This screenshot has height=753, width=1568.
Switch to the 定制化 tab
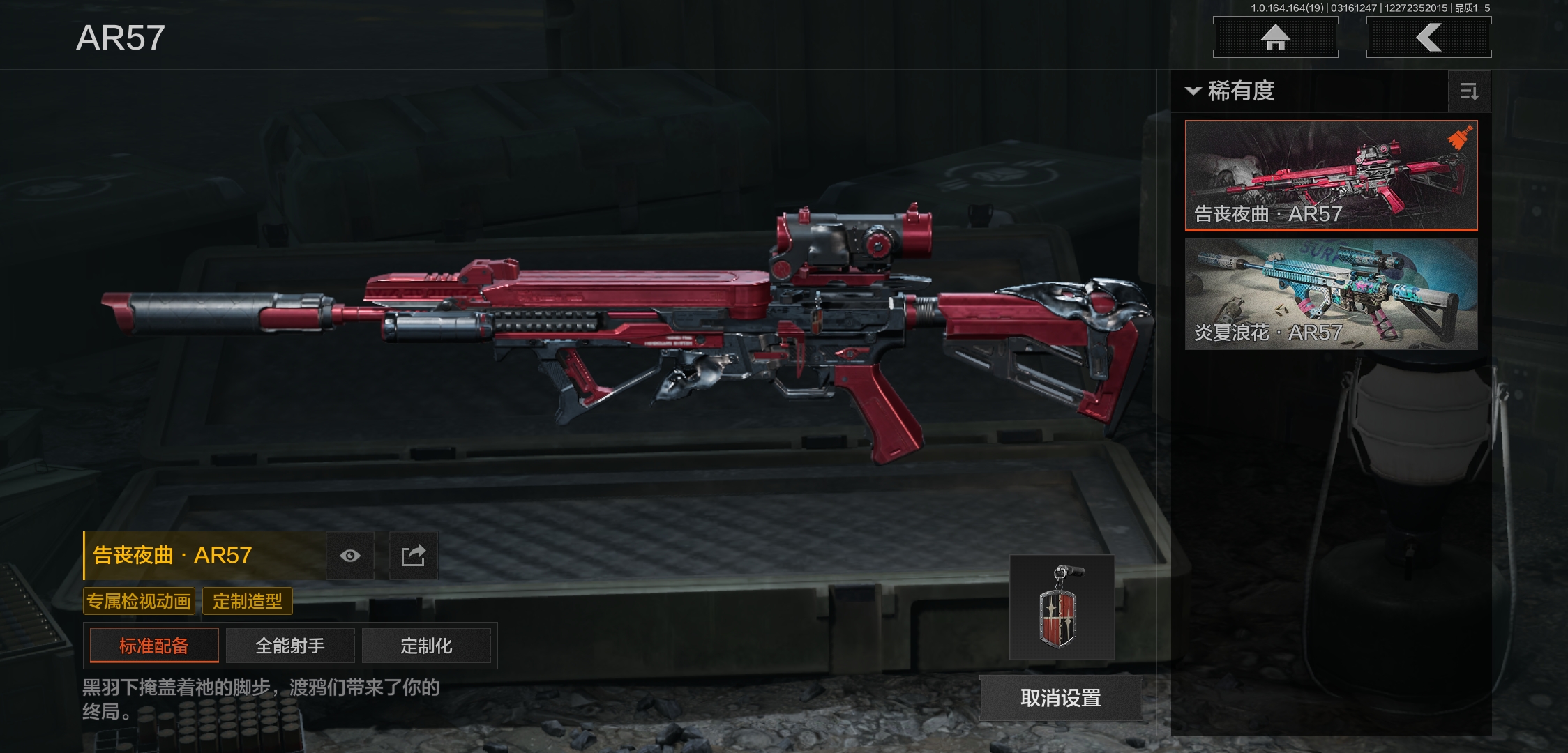pos(426,646)
